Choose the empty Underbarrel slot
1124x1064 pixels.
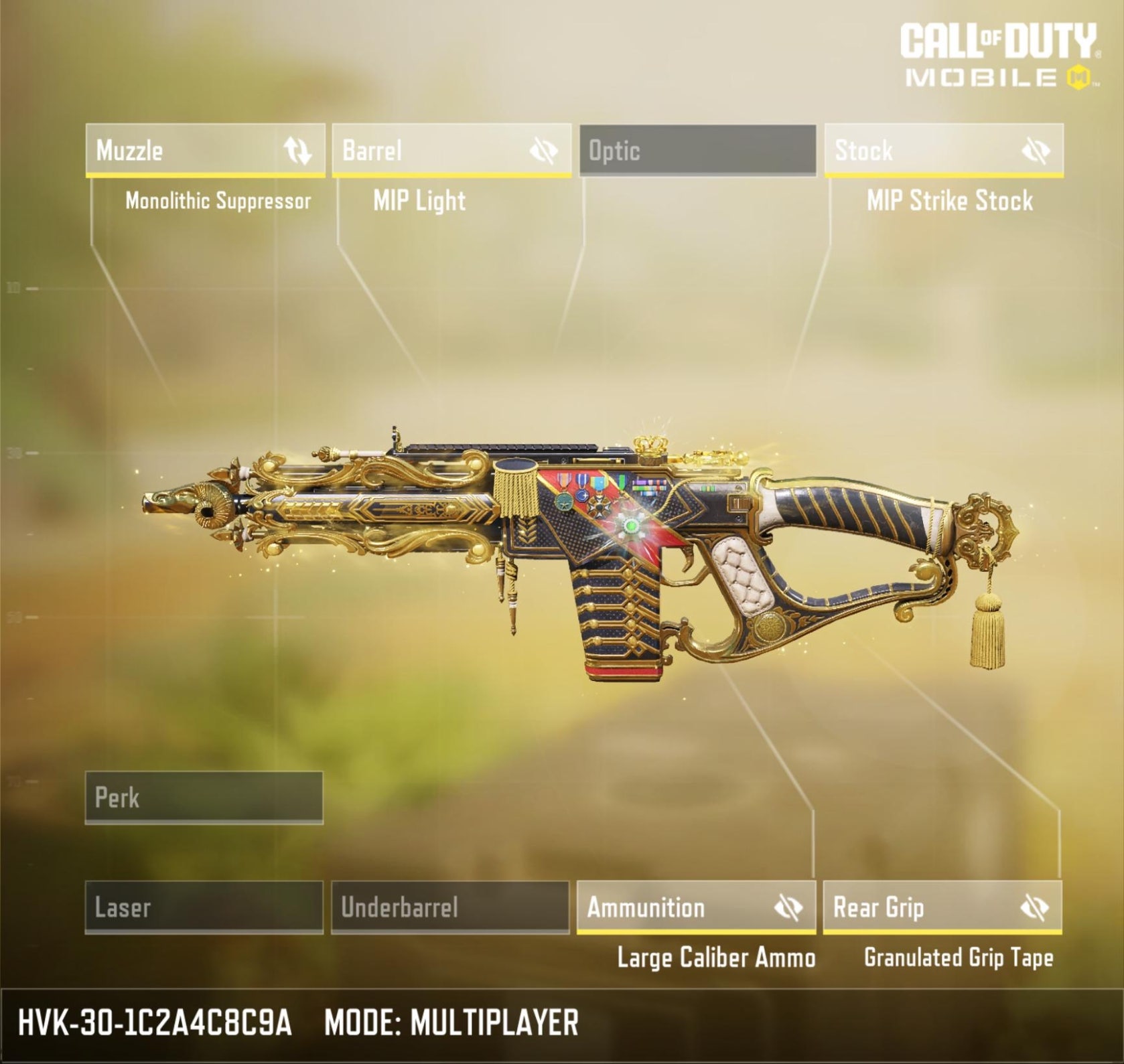pos(450,907)
